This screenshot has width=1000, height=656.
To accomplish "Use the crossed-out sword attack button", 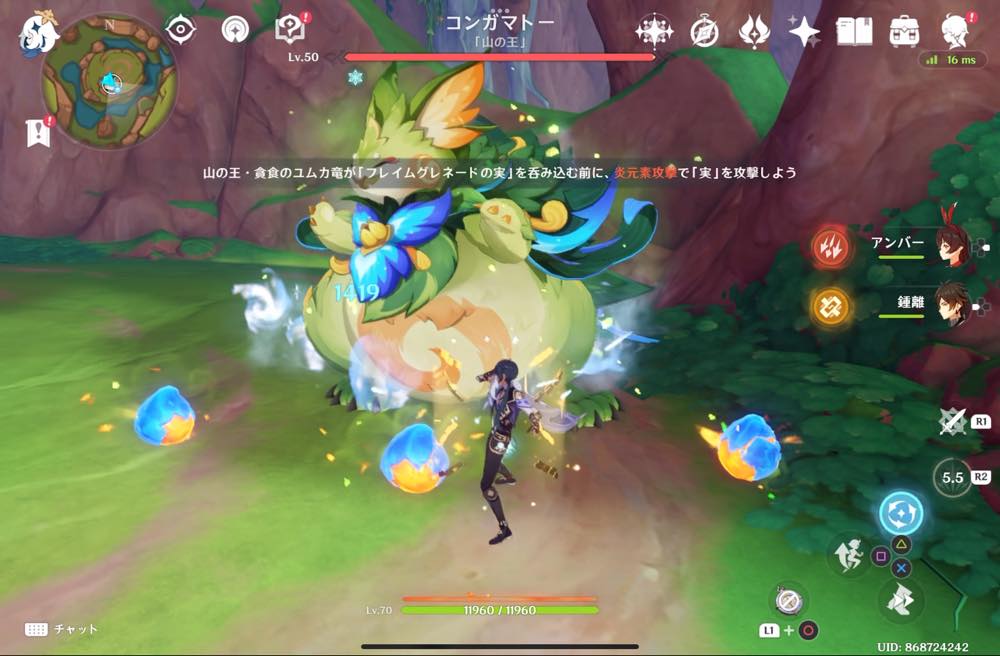I will click(x=951, y=421).
